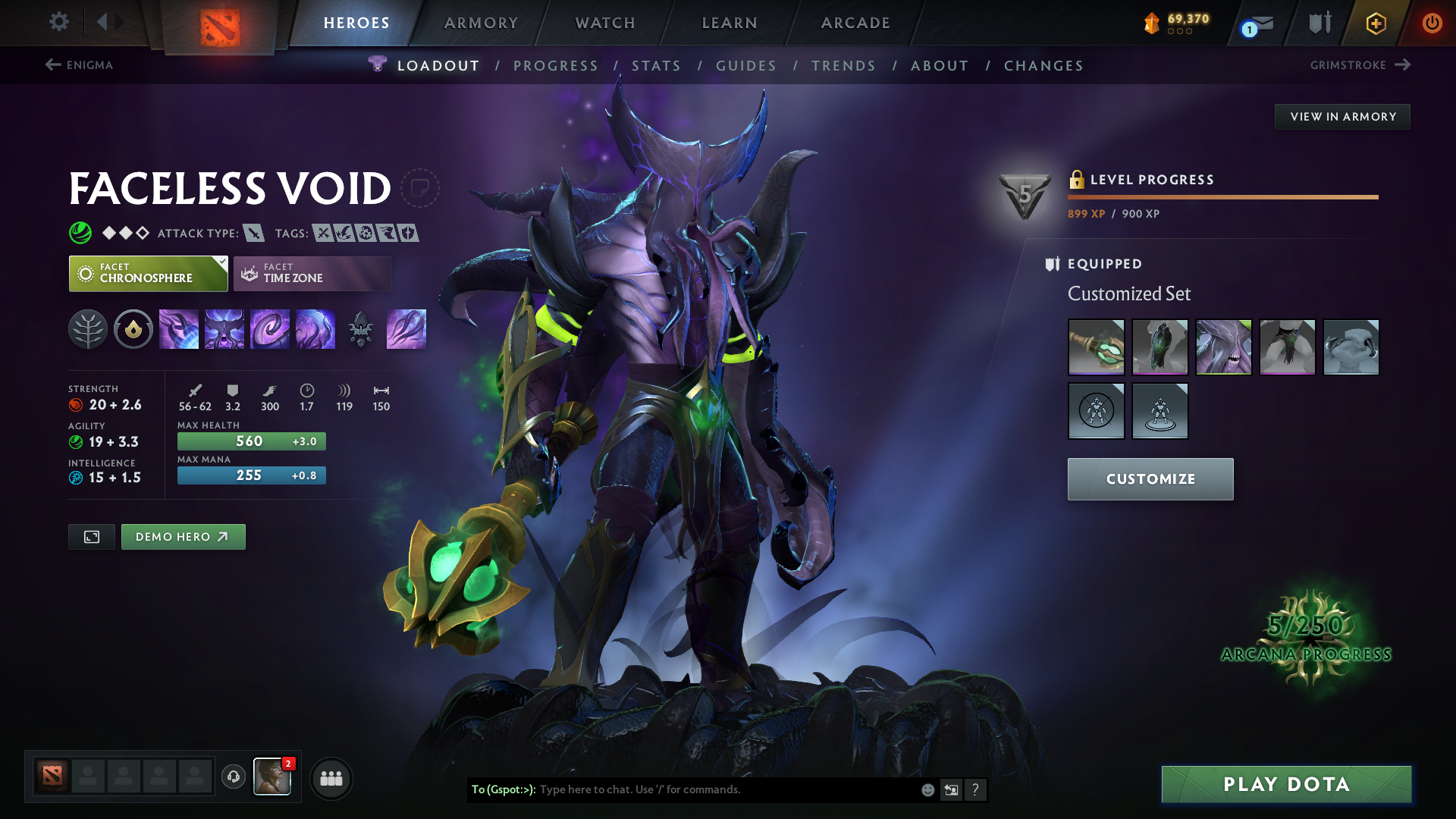Click the Level Progress XP bar

click(1222, 197)
